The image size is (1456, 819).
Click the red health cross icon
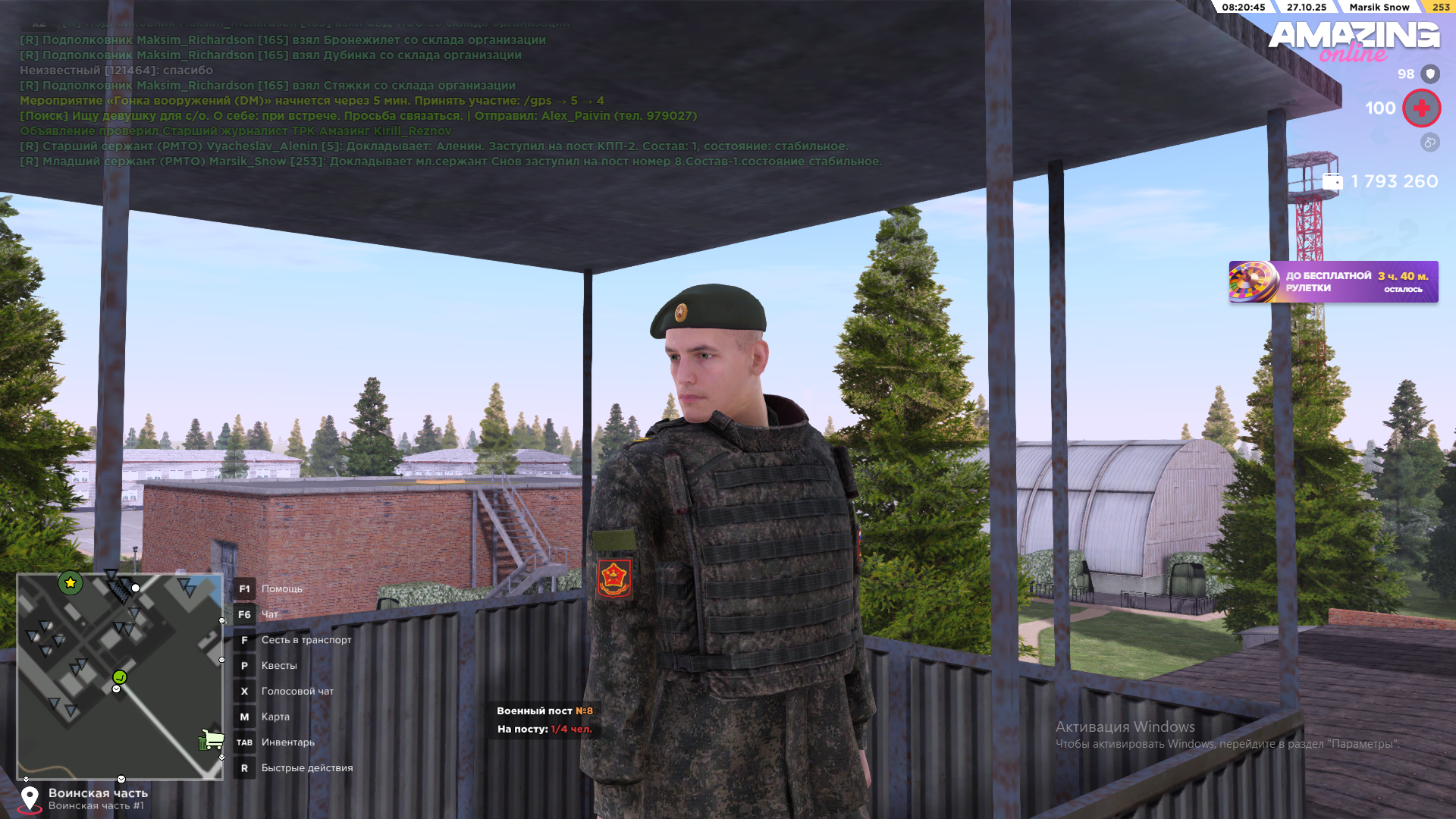[1421, 108]
